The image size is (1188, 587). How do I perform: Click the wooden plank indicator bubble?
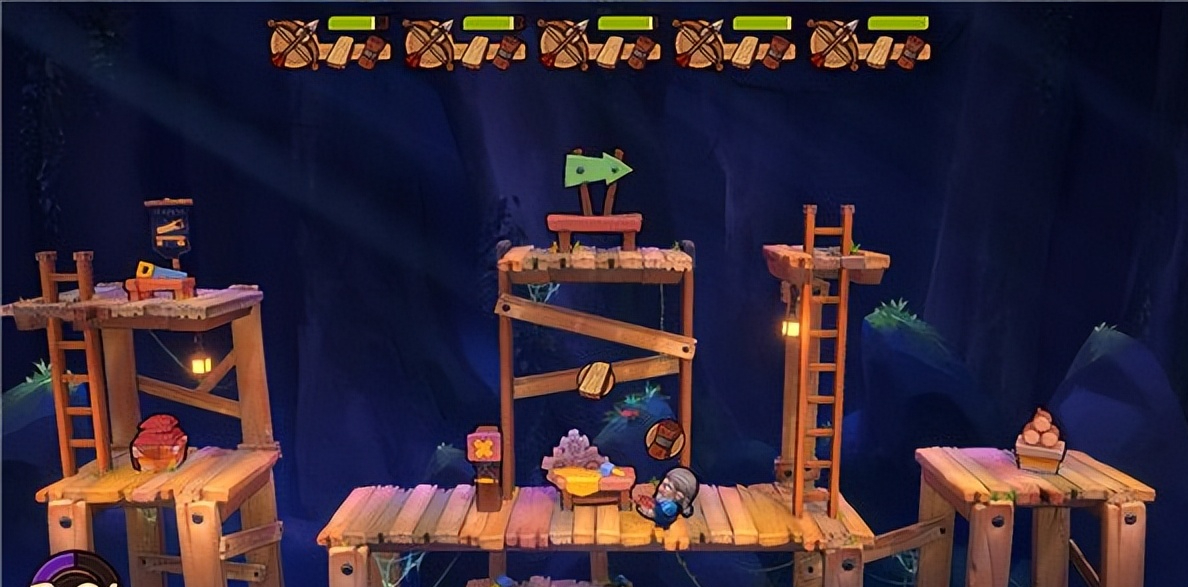pyautogui.click(x=595, y=379)
